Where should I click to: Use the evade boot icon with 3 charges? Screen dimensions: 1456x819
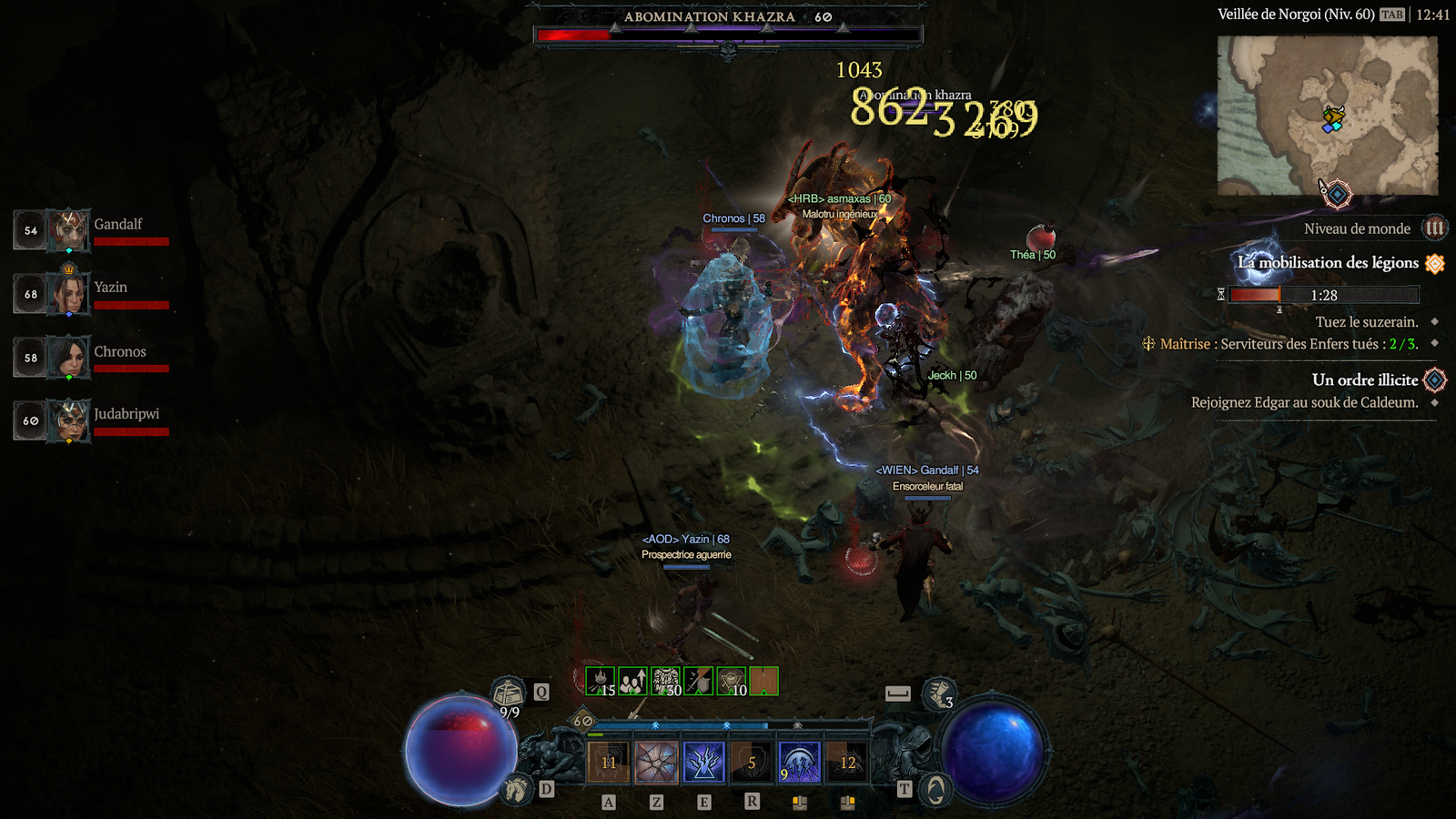pyautogui.click(x=938, y=694)
